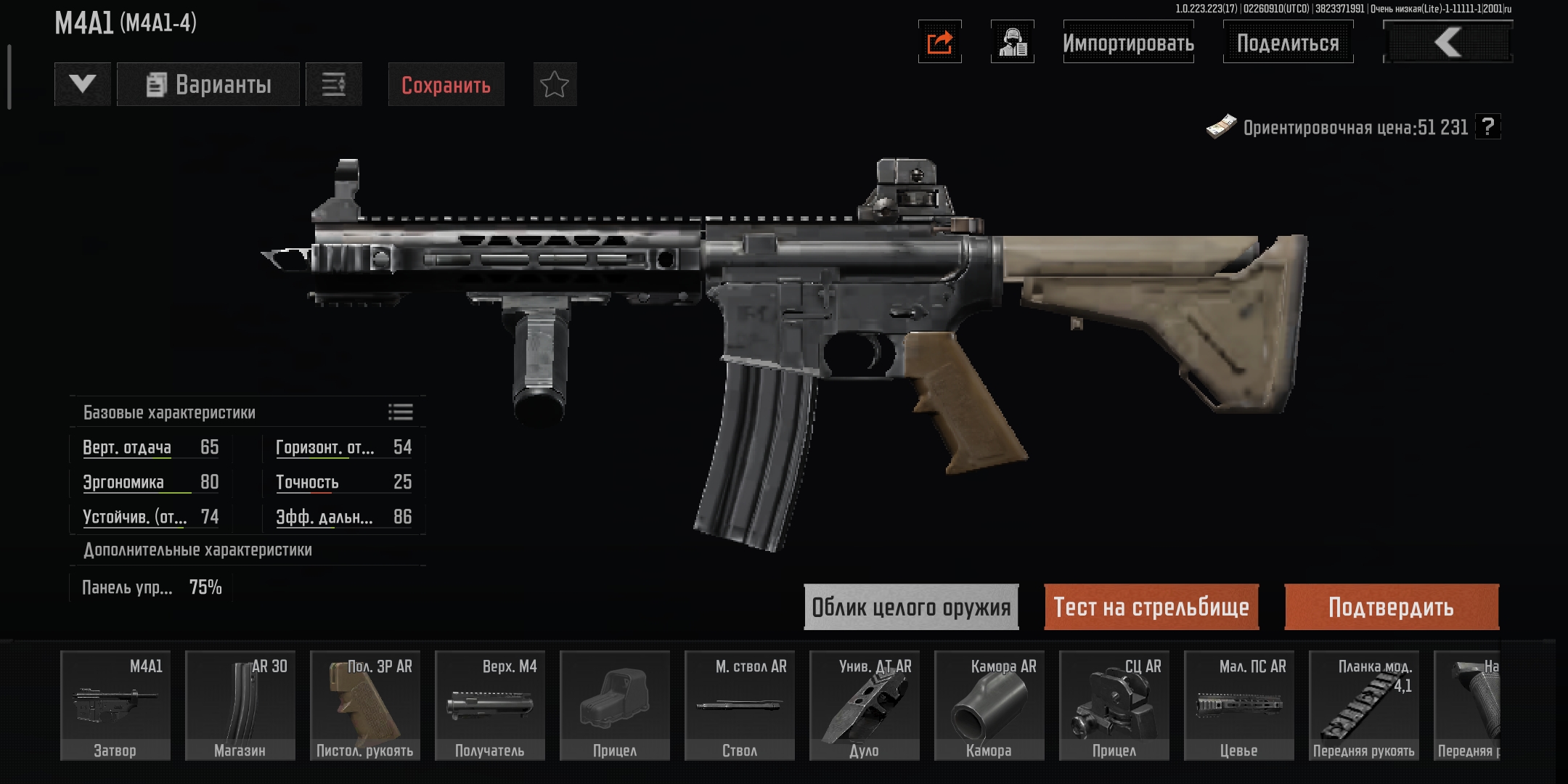Open the Дуло muzzle attachment slot
1568x784 pixels.
click(865, 706)
